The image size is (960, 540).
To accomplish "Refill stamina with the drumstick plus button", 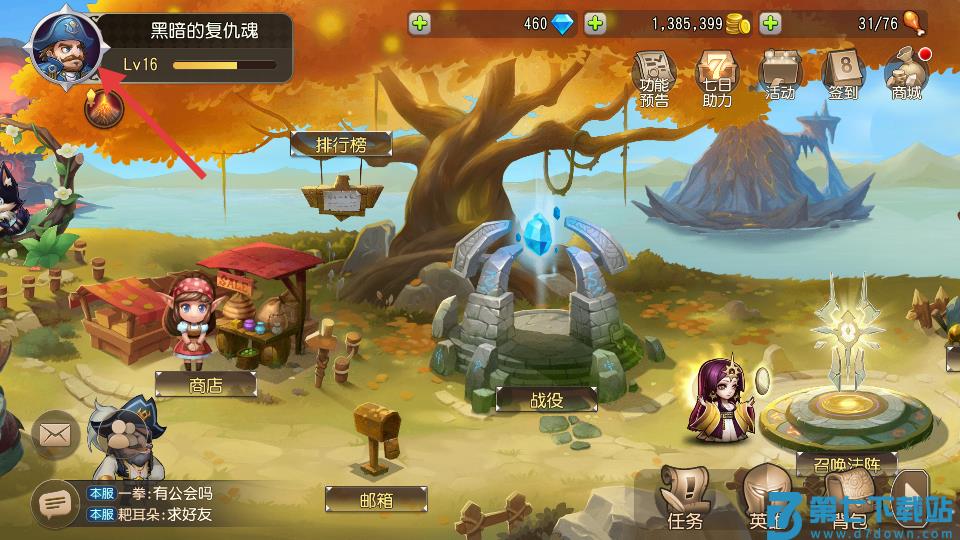I will click(770, 23).
